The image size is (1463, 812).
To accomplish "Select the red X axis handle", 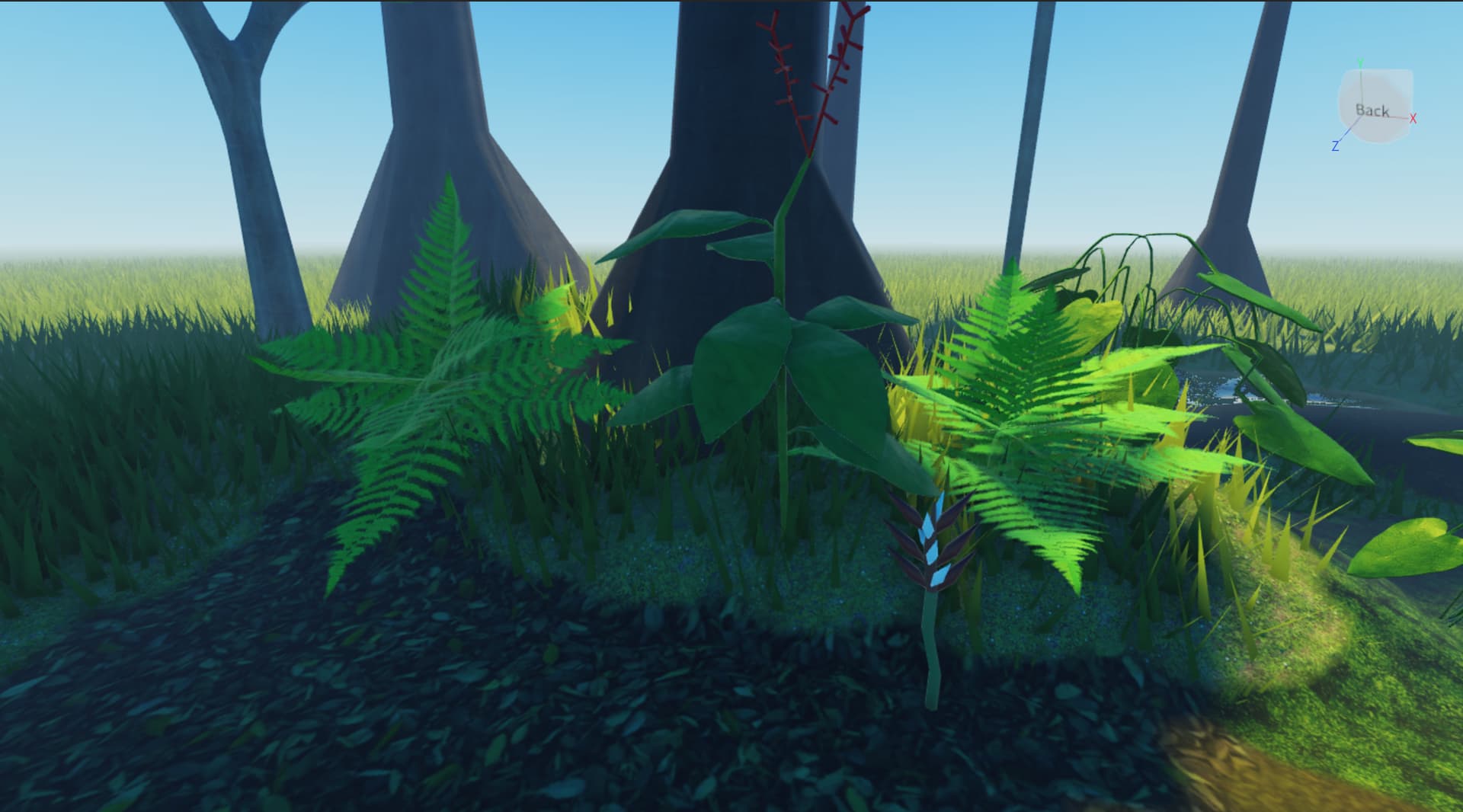I will click(x=1413, y=118).
